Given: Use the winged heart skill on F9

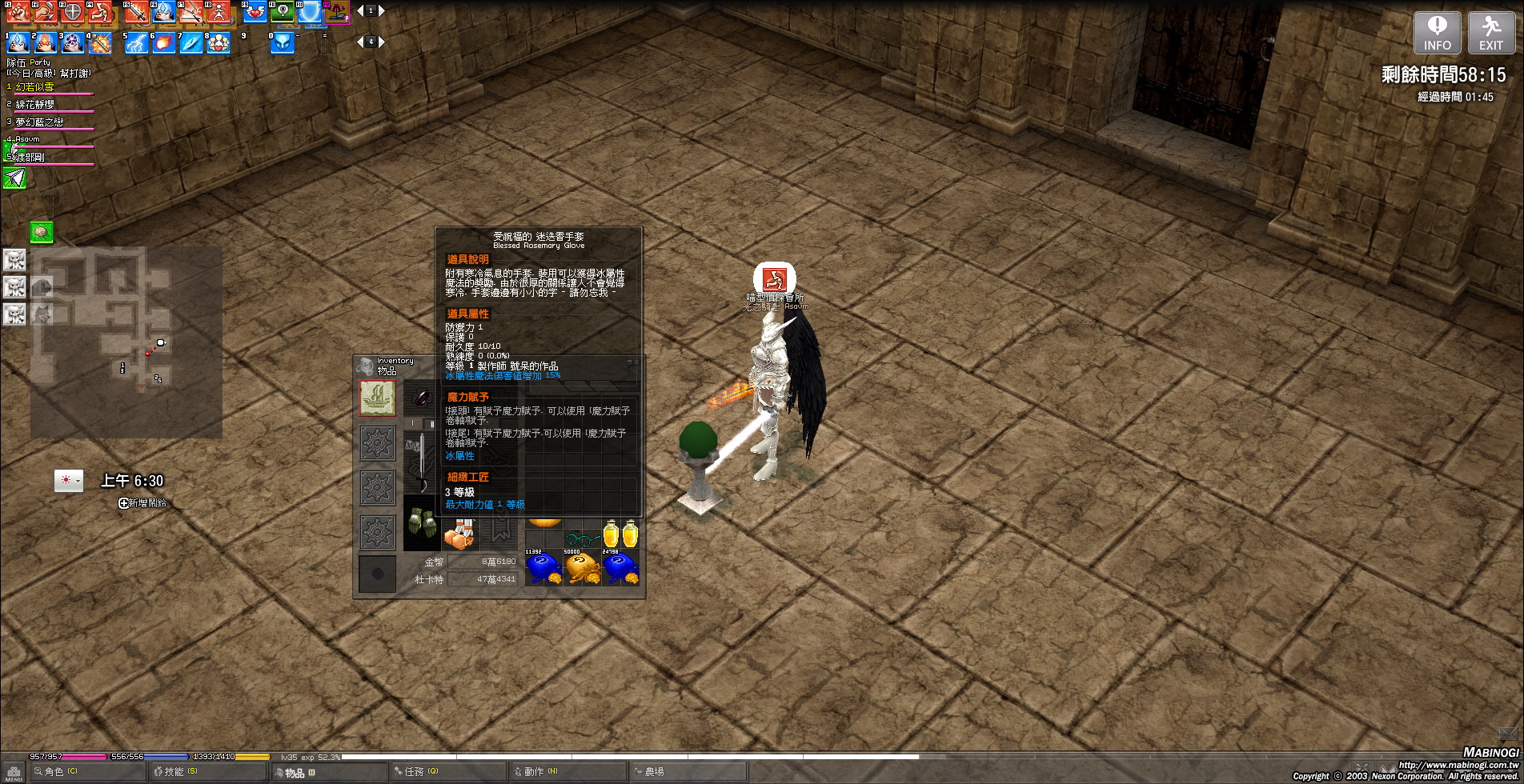Looking at the screenshot, I should pos(255,11).
